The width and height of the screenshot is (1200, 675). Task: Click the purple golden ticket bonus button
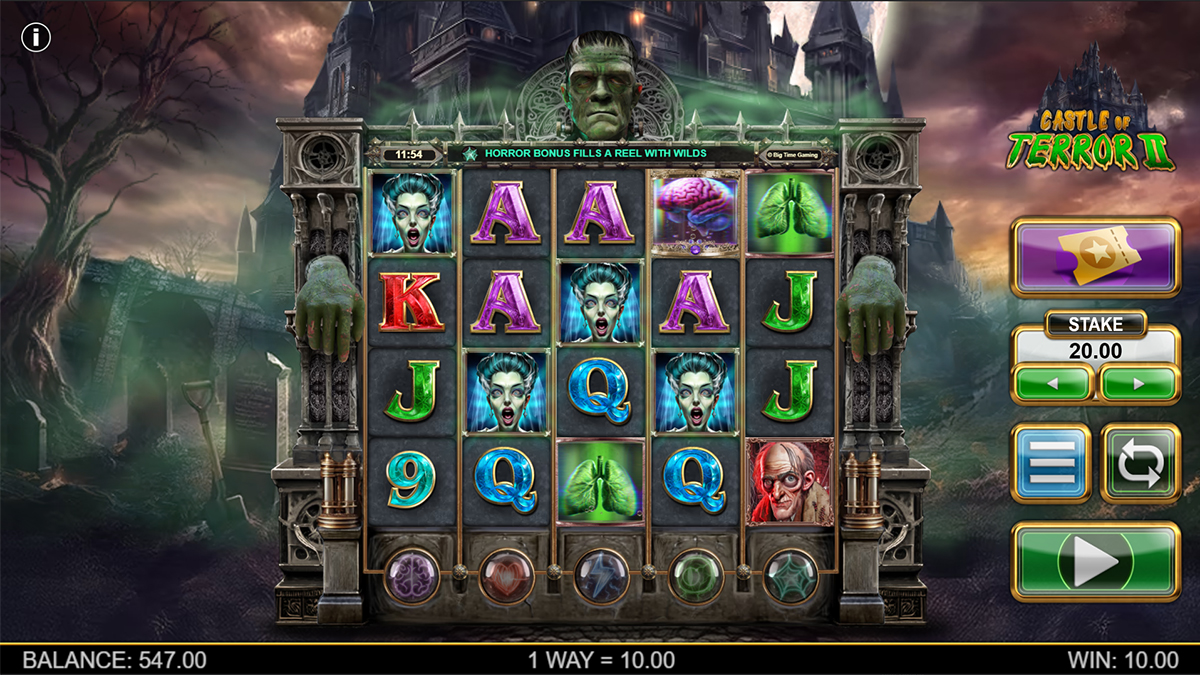click(1096, 259)
